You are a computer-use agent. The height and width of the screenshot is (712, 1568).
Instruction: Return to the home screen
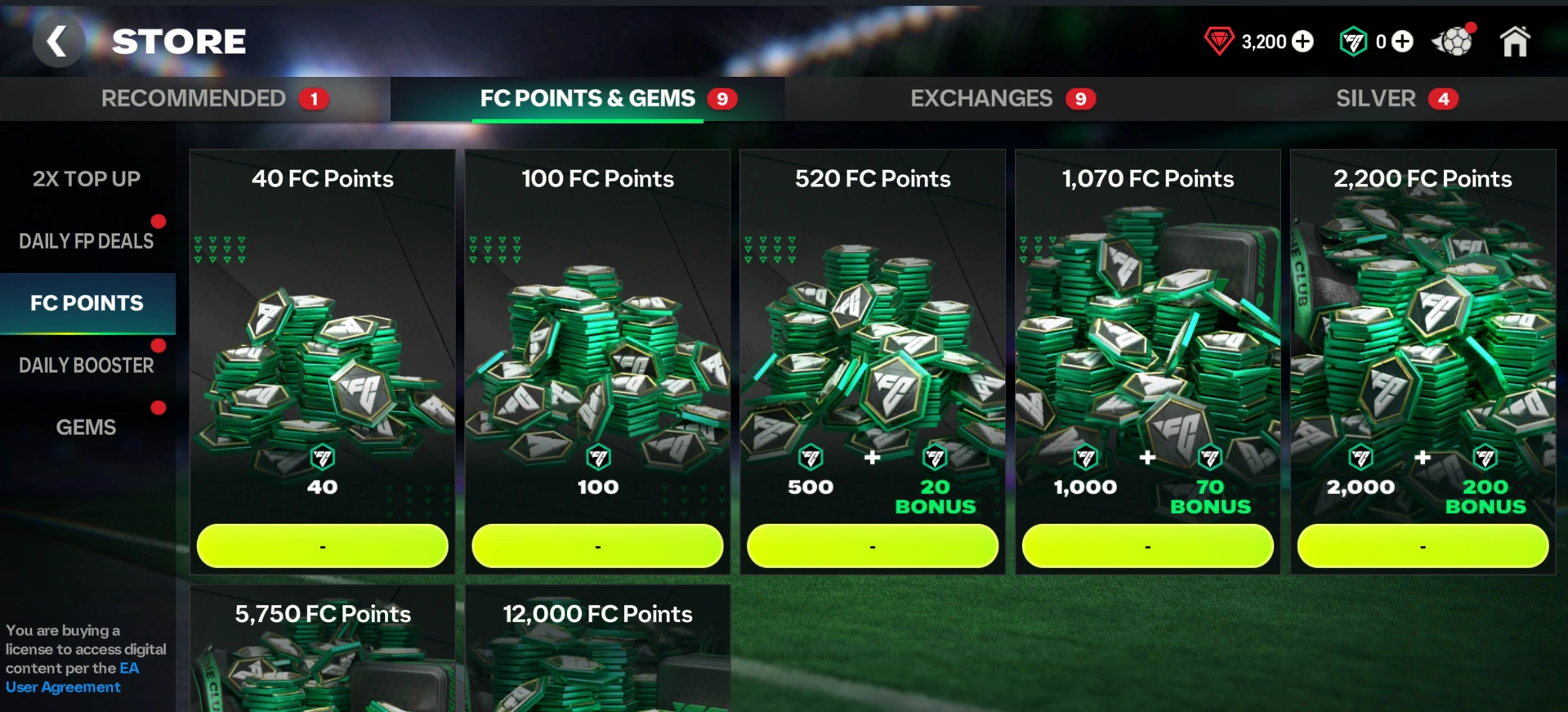[1514, 42]
